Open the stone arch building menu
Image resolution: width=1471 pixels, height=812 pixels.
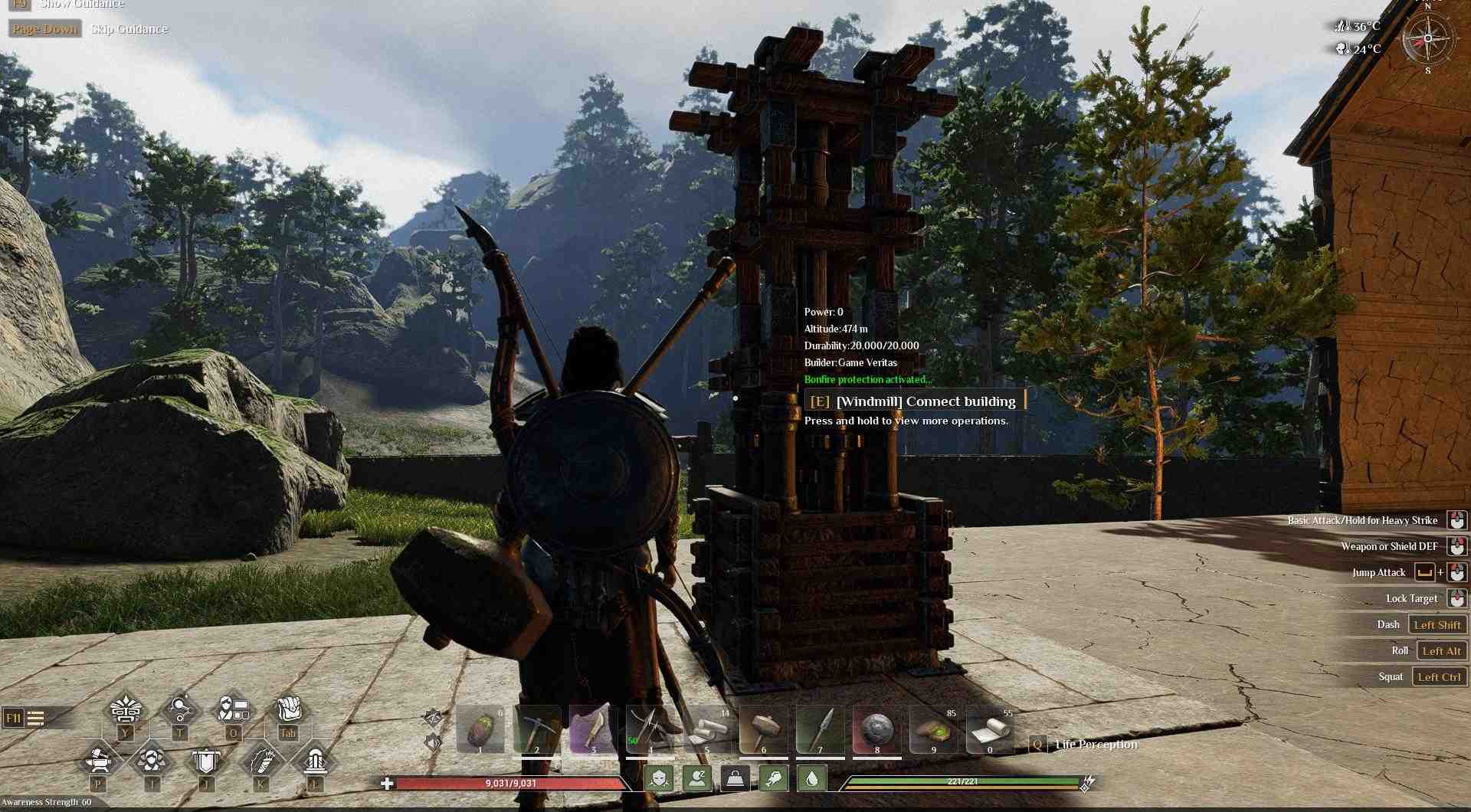click(x=314, y=761)
